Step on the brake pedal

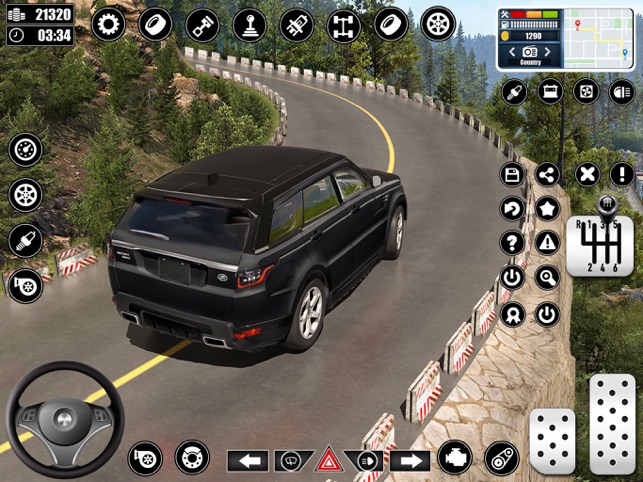(552, 441)
